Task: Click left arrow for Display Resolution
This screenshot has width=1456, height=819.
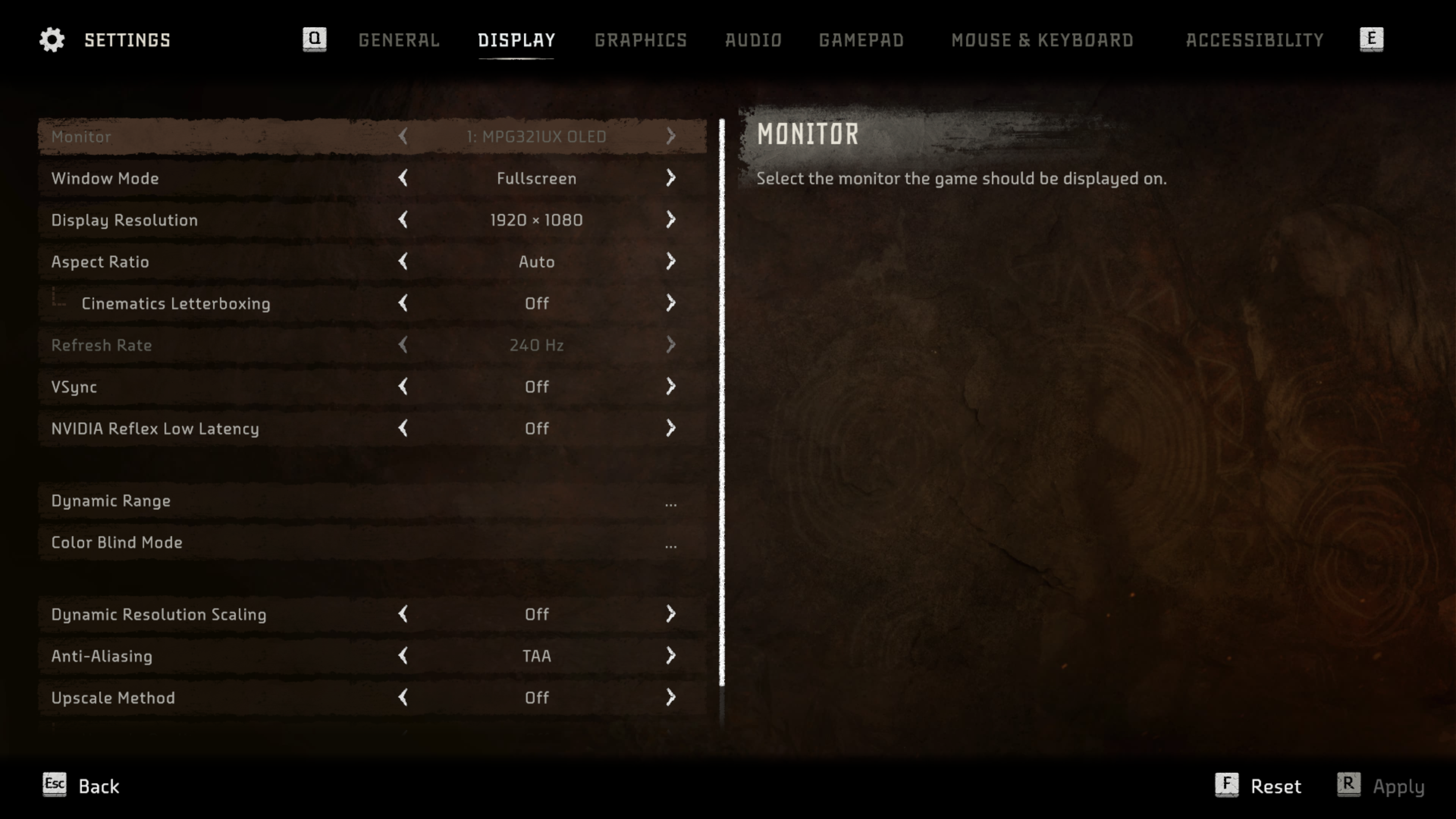Action: click(x=403, y=220)
